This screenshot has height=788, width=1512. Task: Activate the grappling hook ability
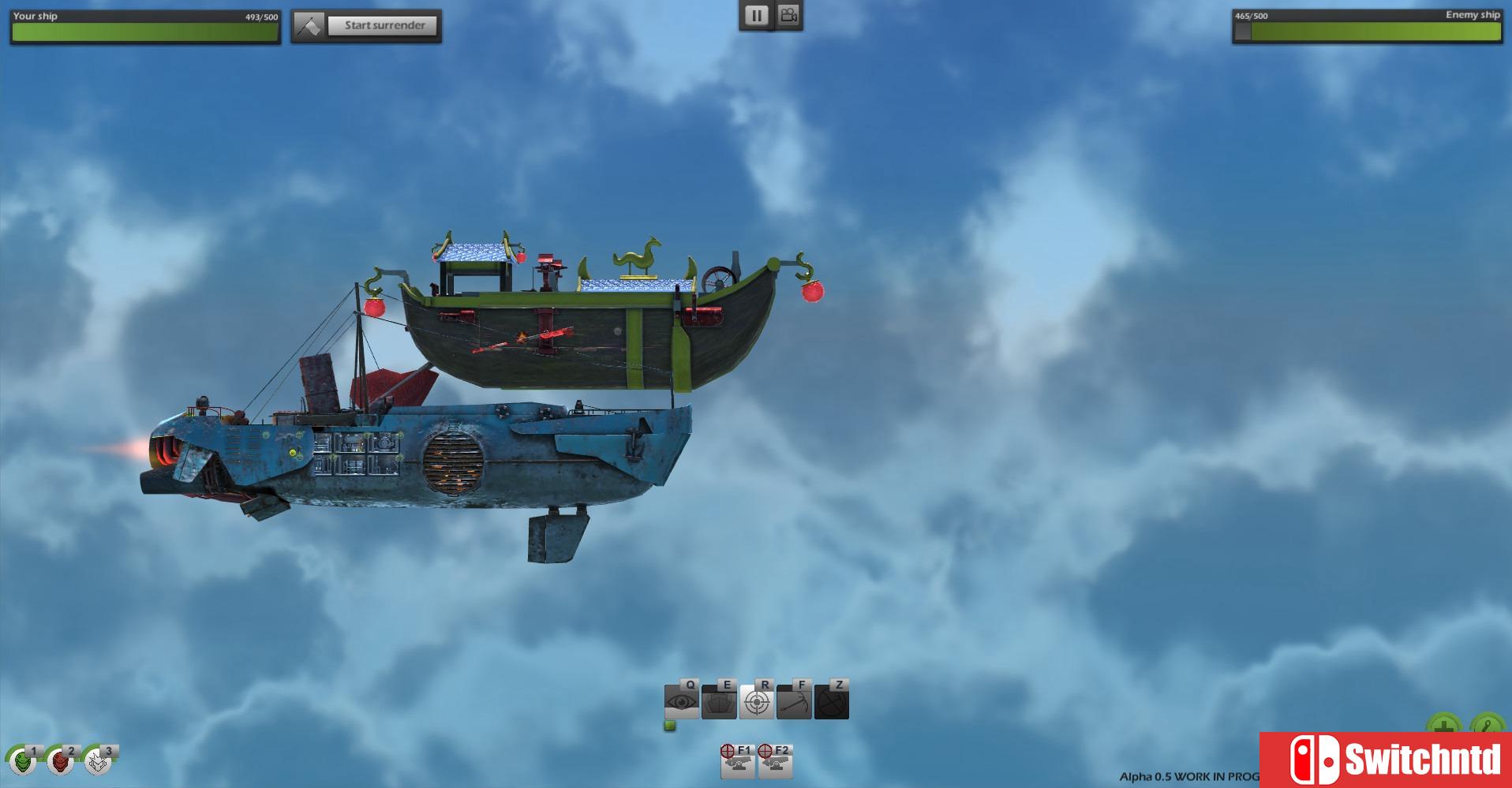point(794,701)
